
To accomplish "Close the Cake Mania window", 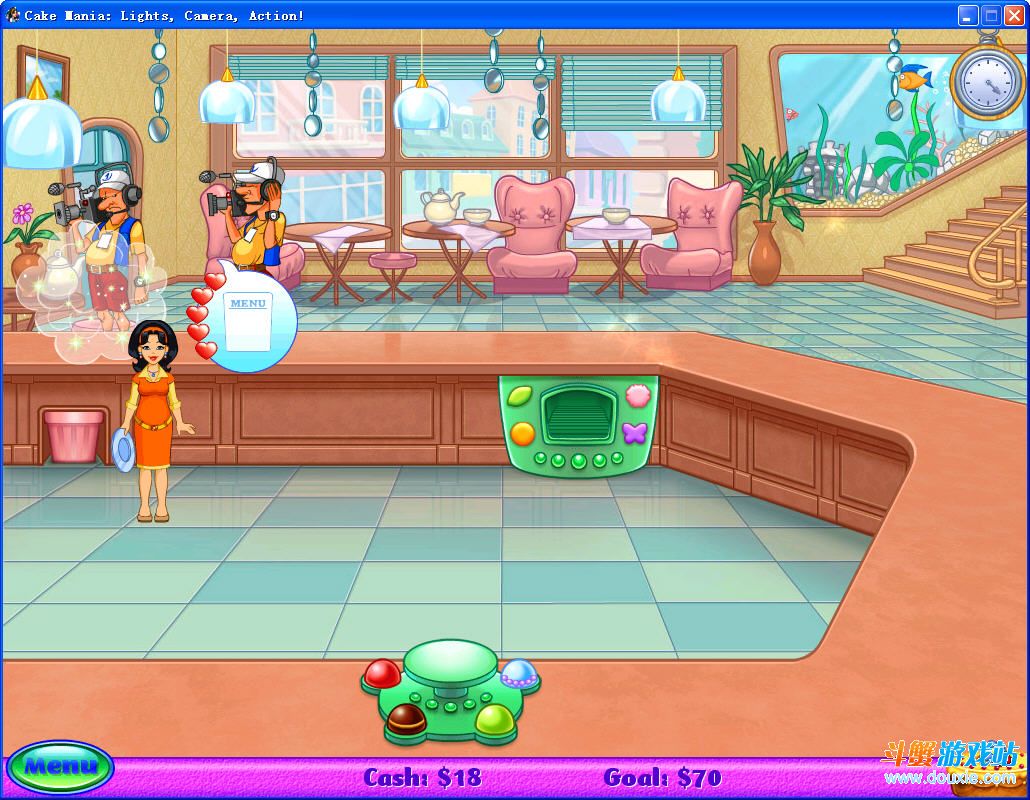I will click(x=1013, y=15).
